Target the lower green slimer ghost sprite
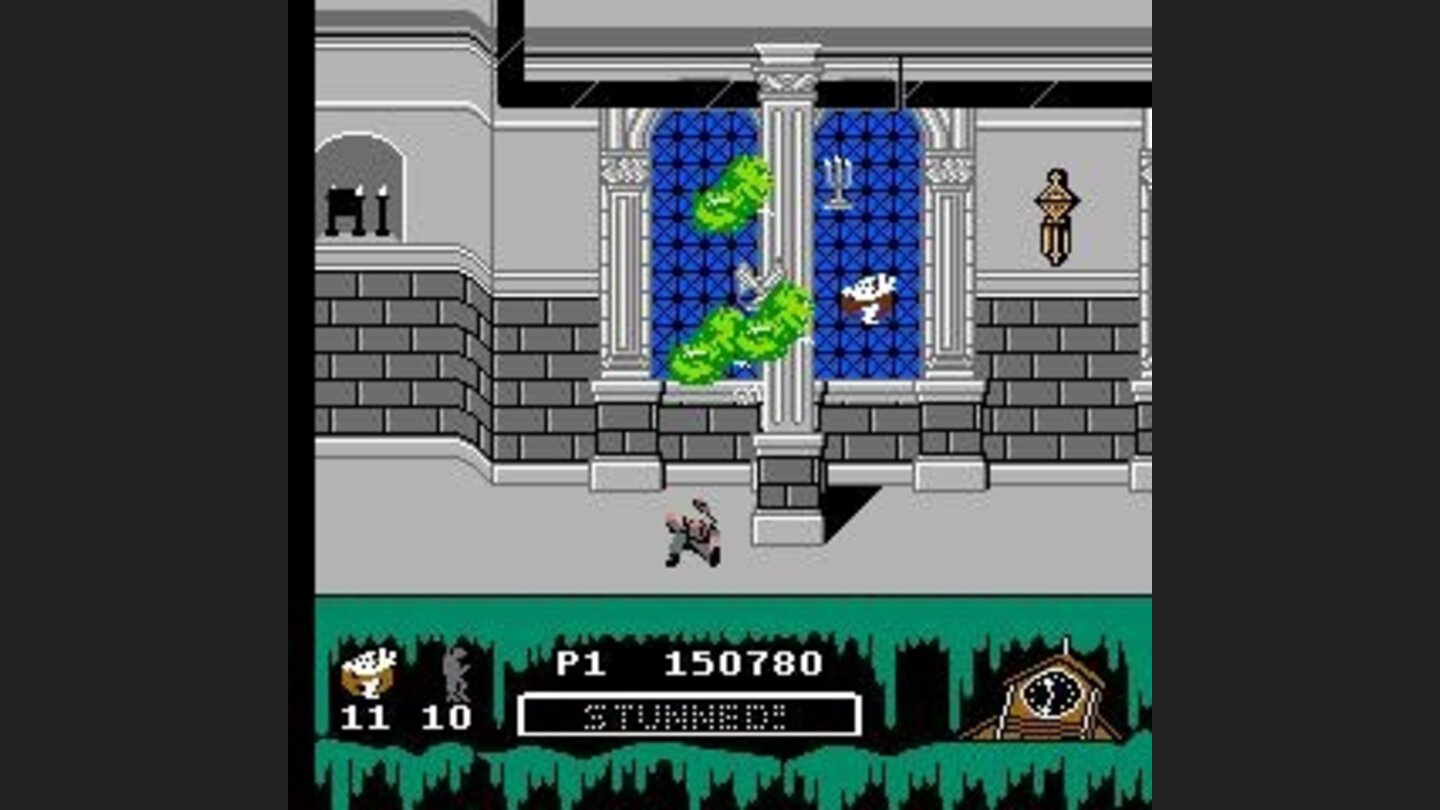The image size is (1440, 810). [737, 335]
